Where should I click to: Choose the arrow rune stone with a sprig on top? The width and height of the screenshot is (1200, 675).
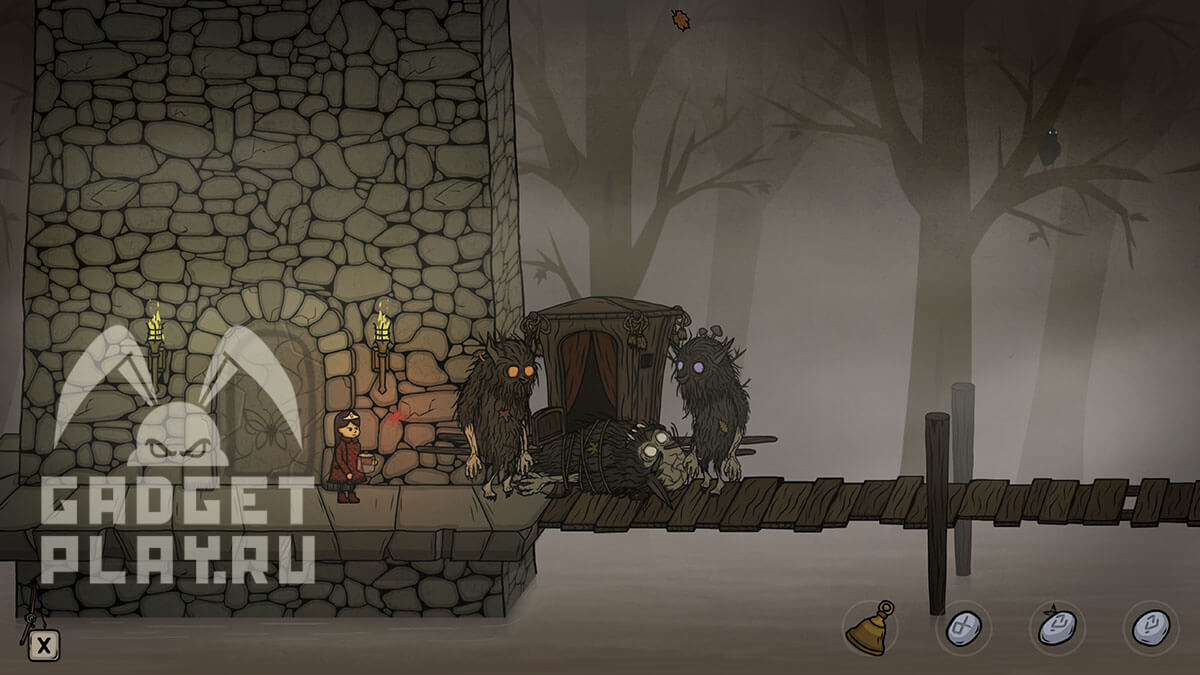tap(1057, 628)
